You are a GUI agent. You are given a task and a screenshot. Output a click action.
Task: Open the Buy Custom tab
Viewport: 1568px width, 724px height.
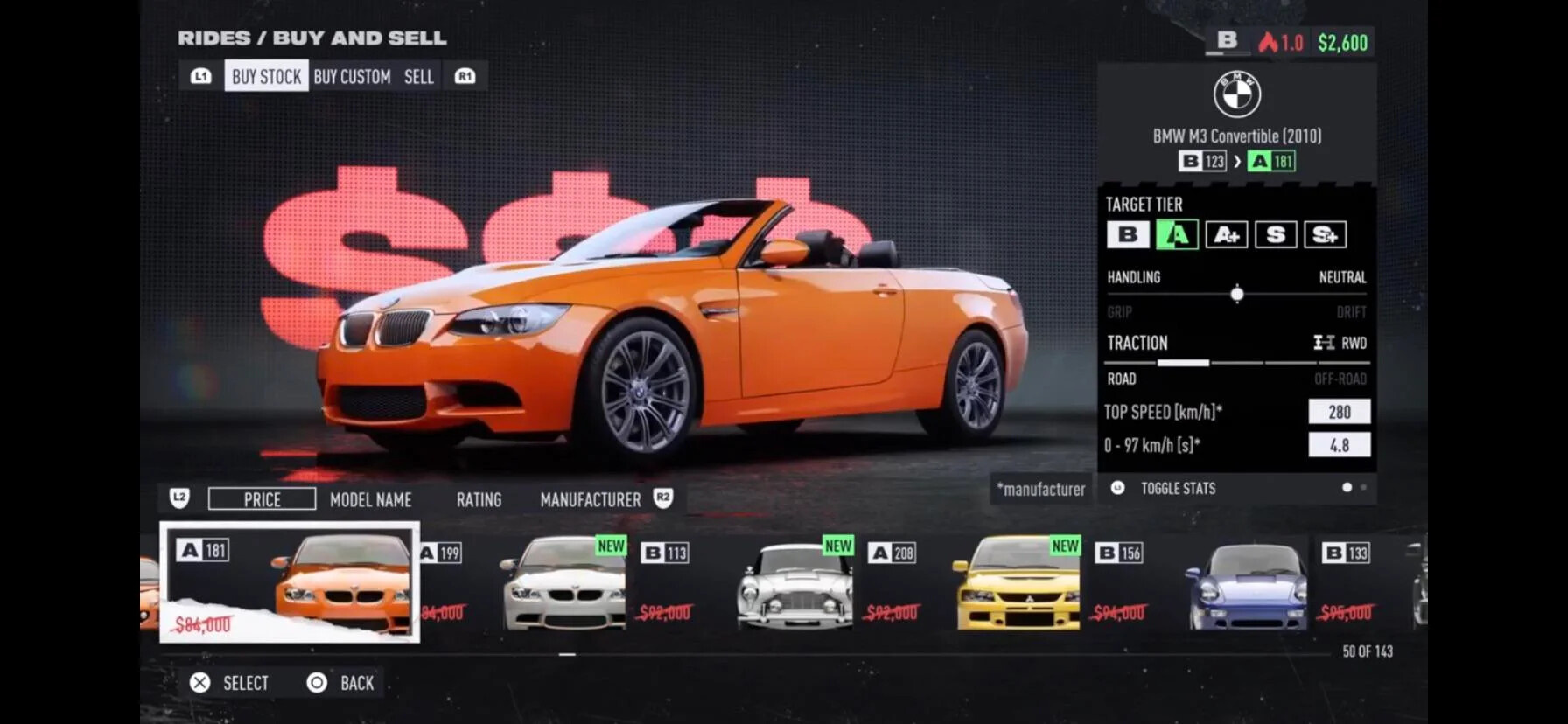pyautogui.click(x=352, y=77)
